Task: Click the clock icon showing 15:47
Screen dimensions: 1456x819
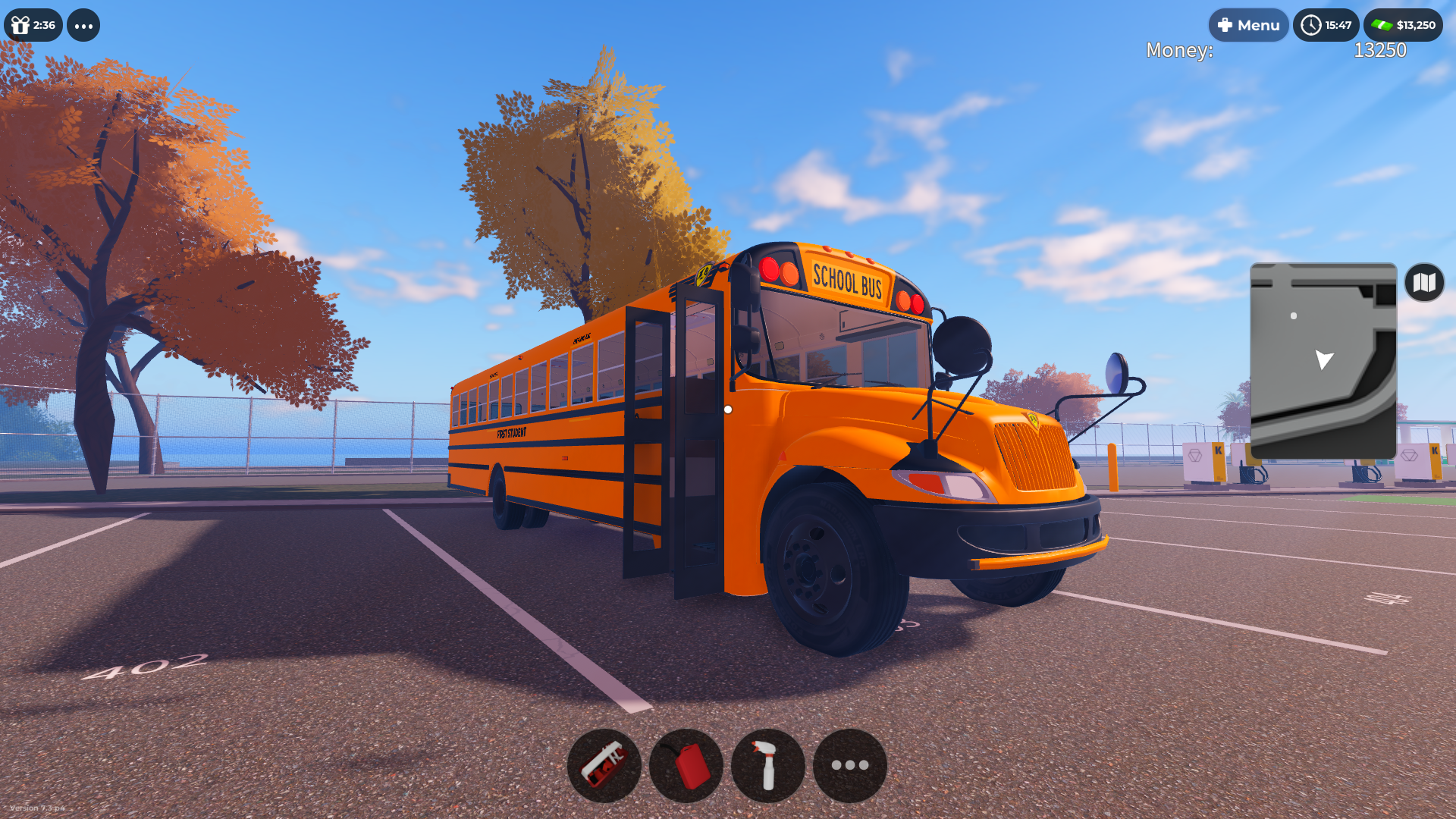Action: coord(1326,24)
